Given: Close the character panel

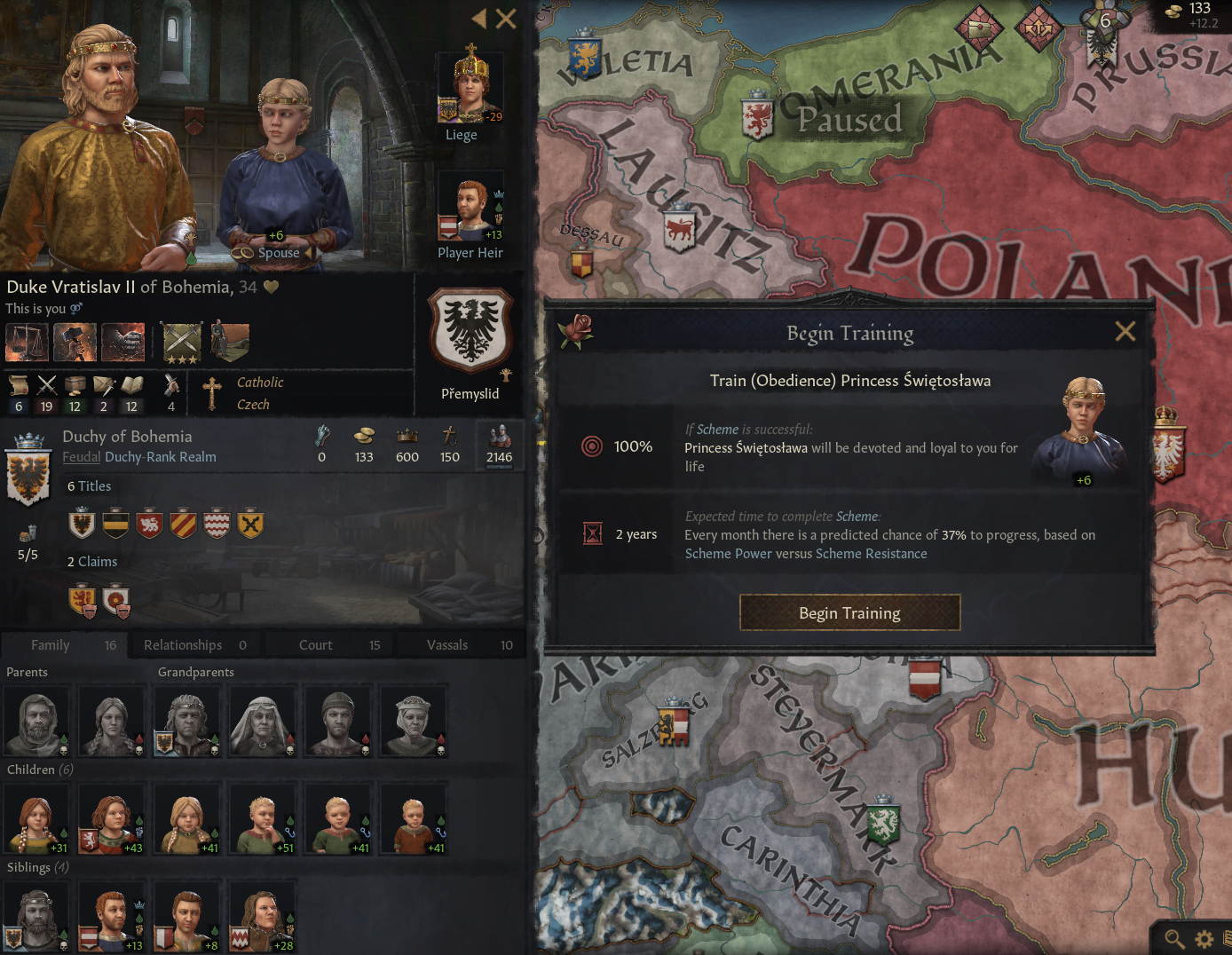Looking at the screenshot, I should (x=506, y=19).
